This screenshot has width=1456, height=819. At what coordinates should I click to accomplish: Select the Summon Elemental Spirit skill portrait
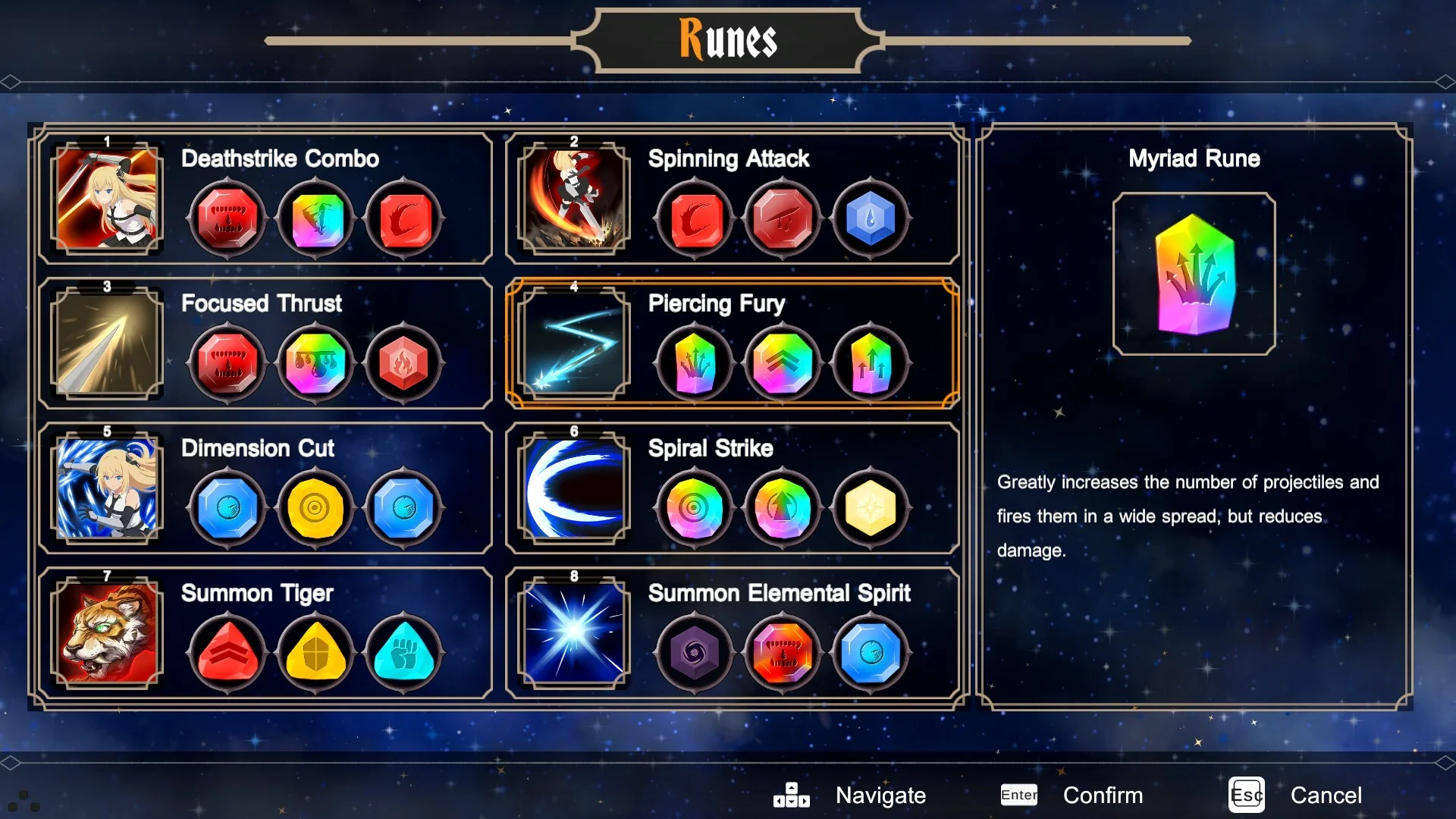[574, 633]
